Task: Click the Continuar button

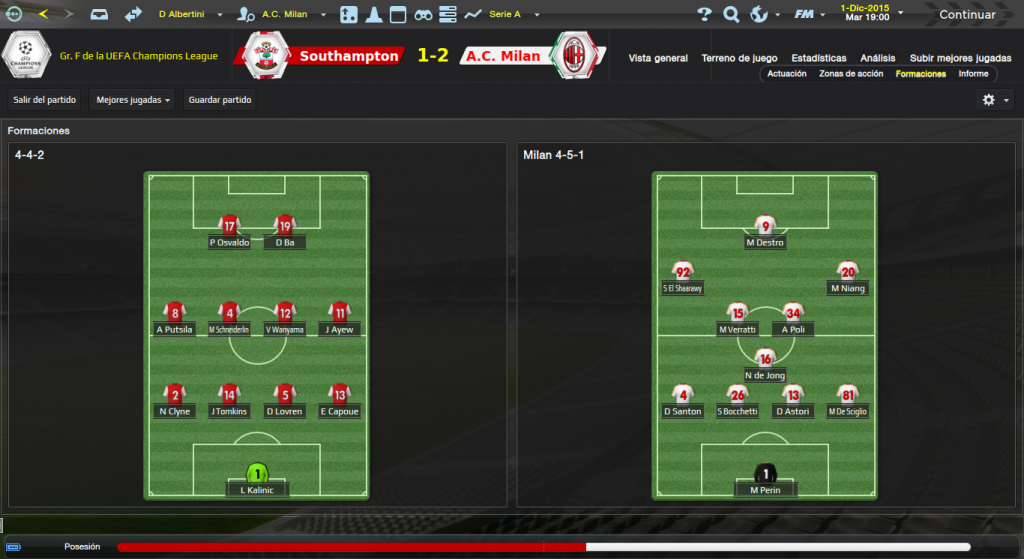Action: click(x=966, y=15)
